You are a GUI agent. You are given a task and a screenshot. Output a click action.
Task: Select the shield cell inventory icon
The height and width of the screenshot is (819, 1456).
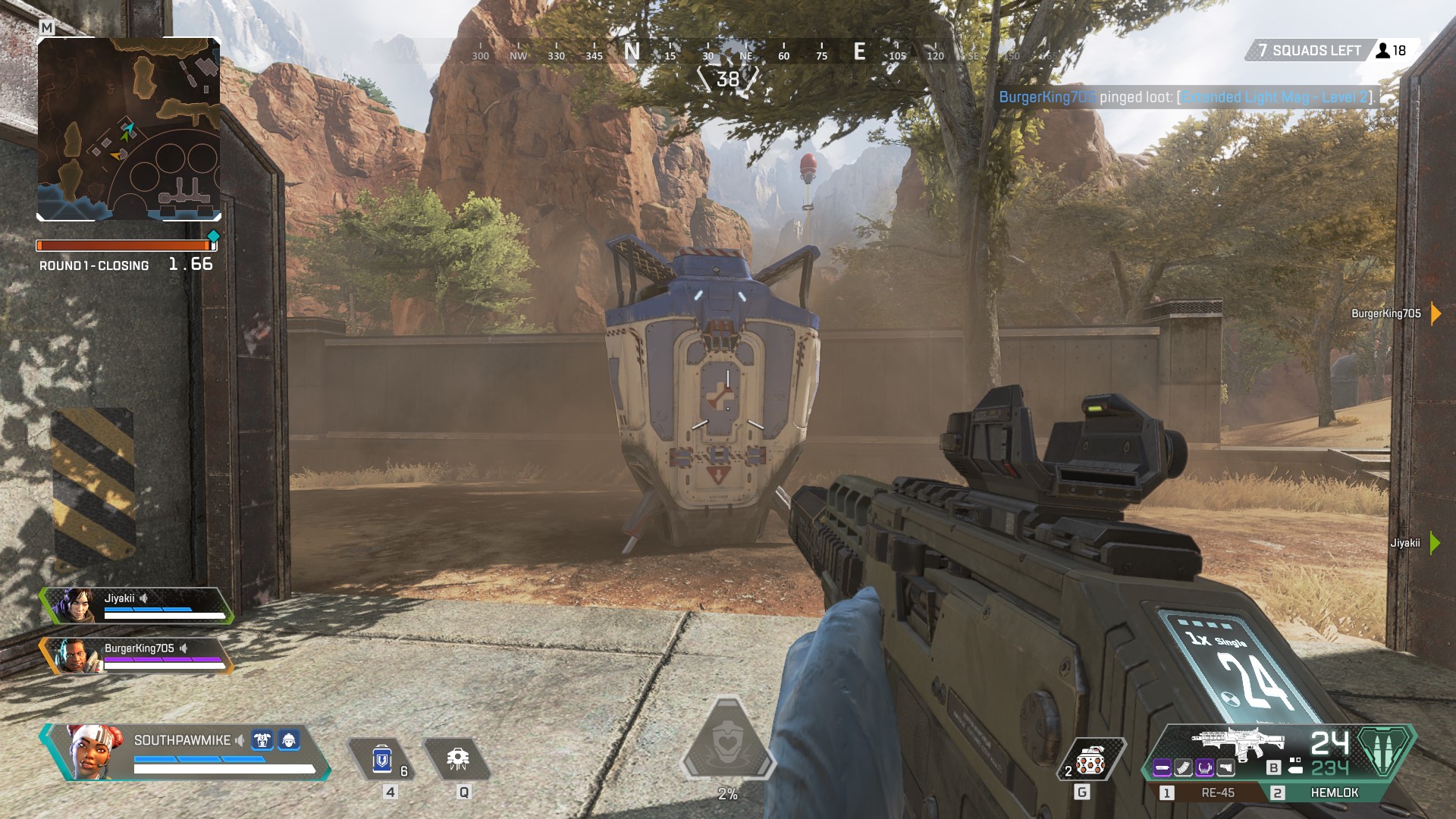pos(382,758)
